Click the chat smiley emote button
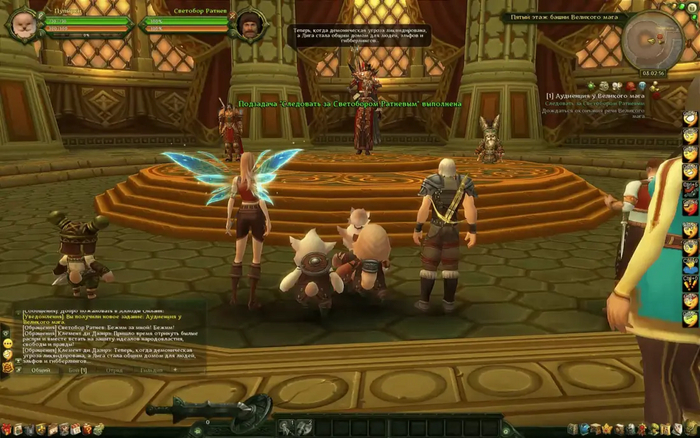The image size is (700, 438). [7, 343]
